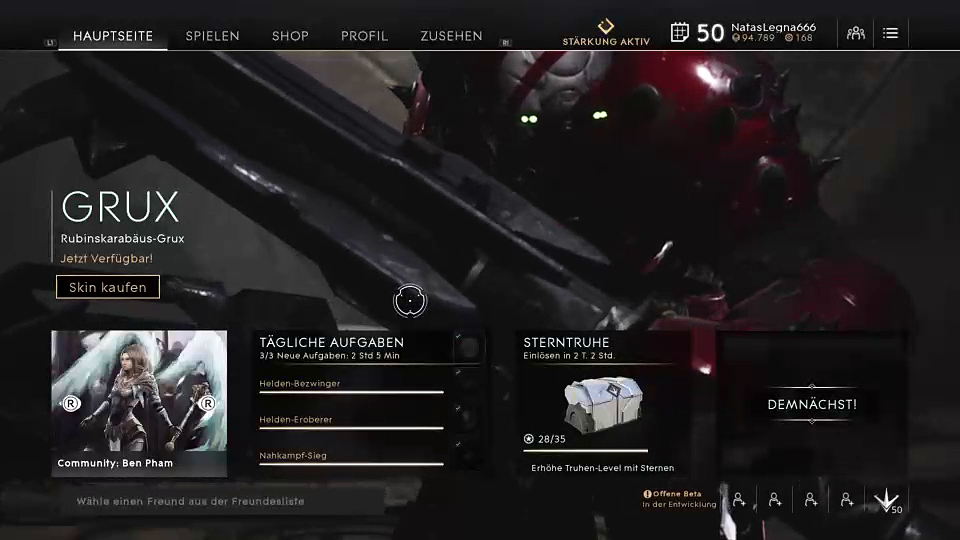Select the Helden-Bezwinger daily task

[350, 384]
